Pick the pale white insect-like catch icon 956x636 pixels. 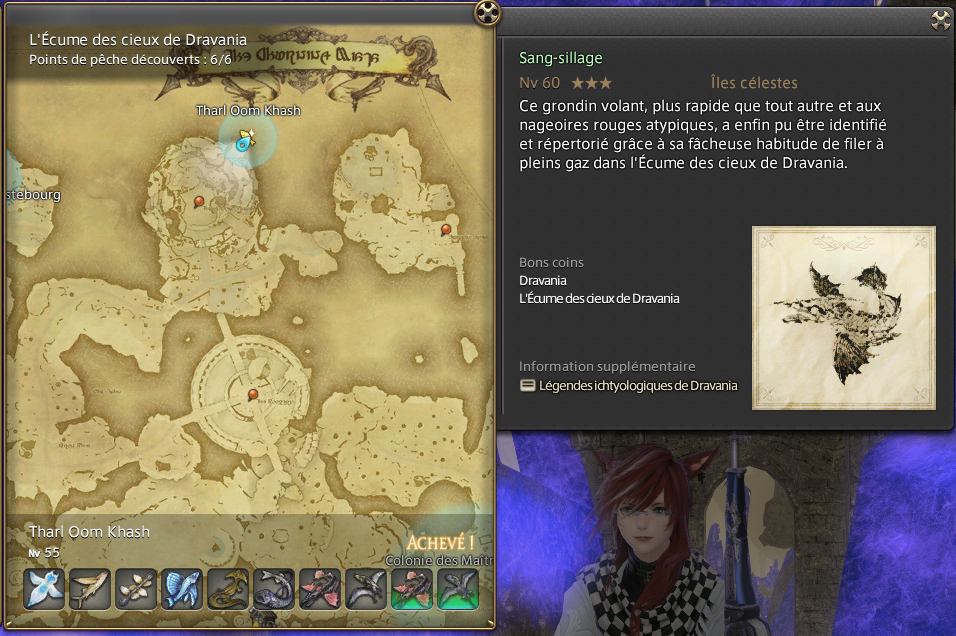136,589
